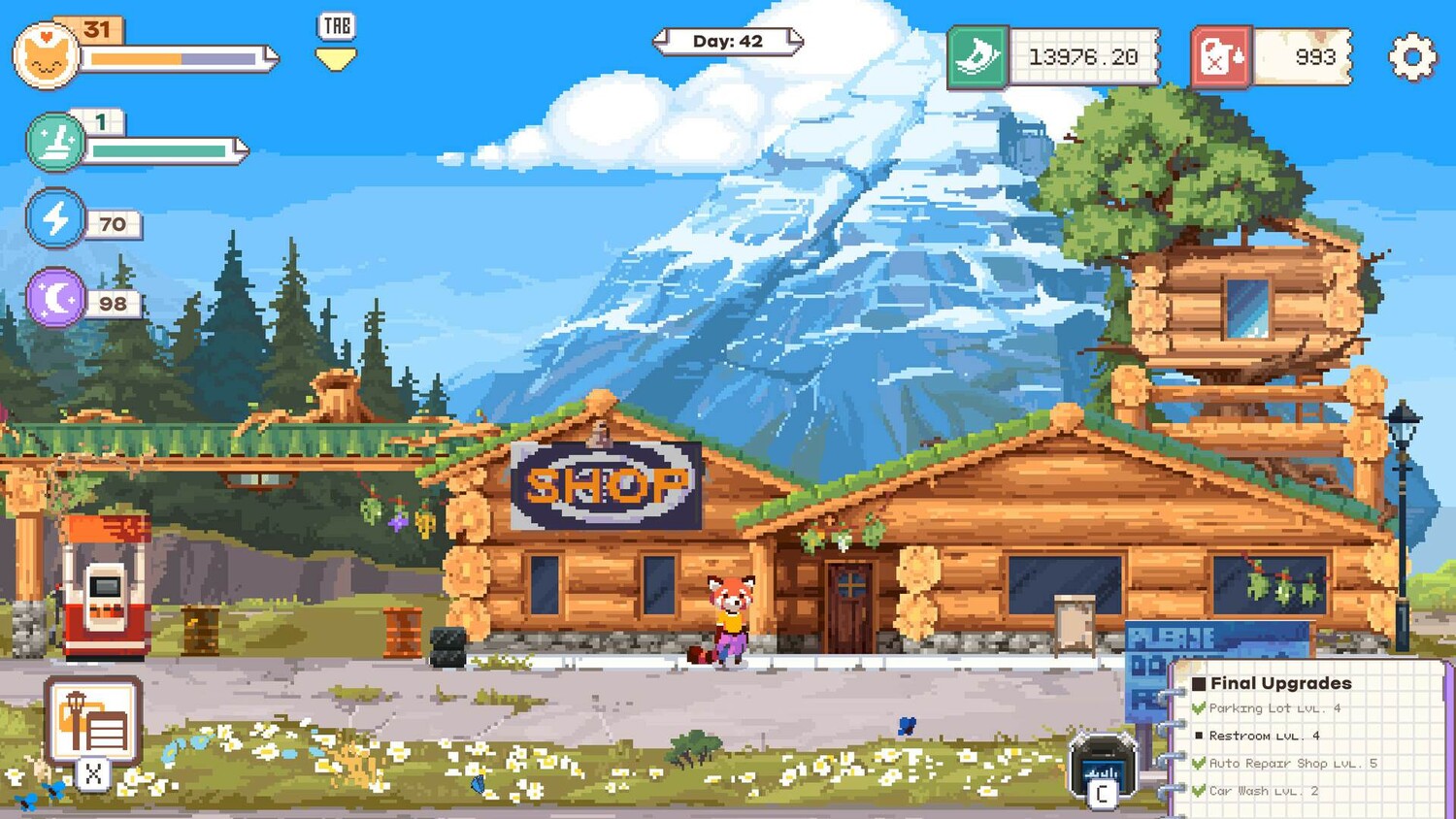Click the Day: 42 banner

click(728, 42)
